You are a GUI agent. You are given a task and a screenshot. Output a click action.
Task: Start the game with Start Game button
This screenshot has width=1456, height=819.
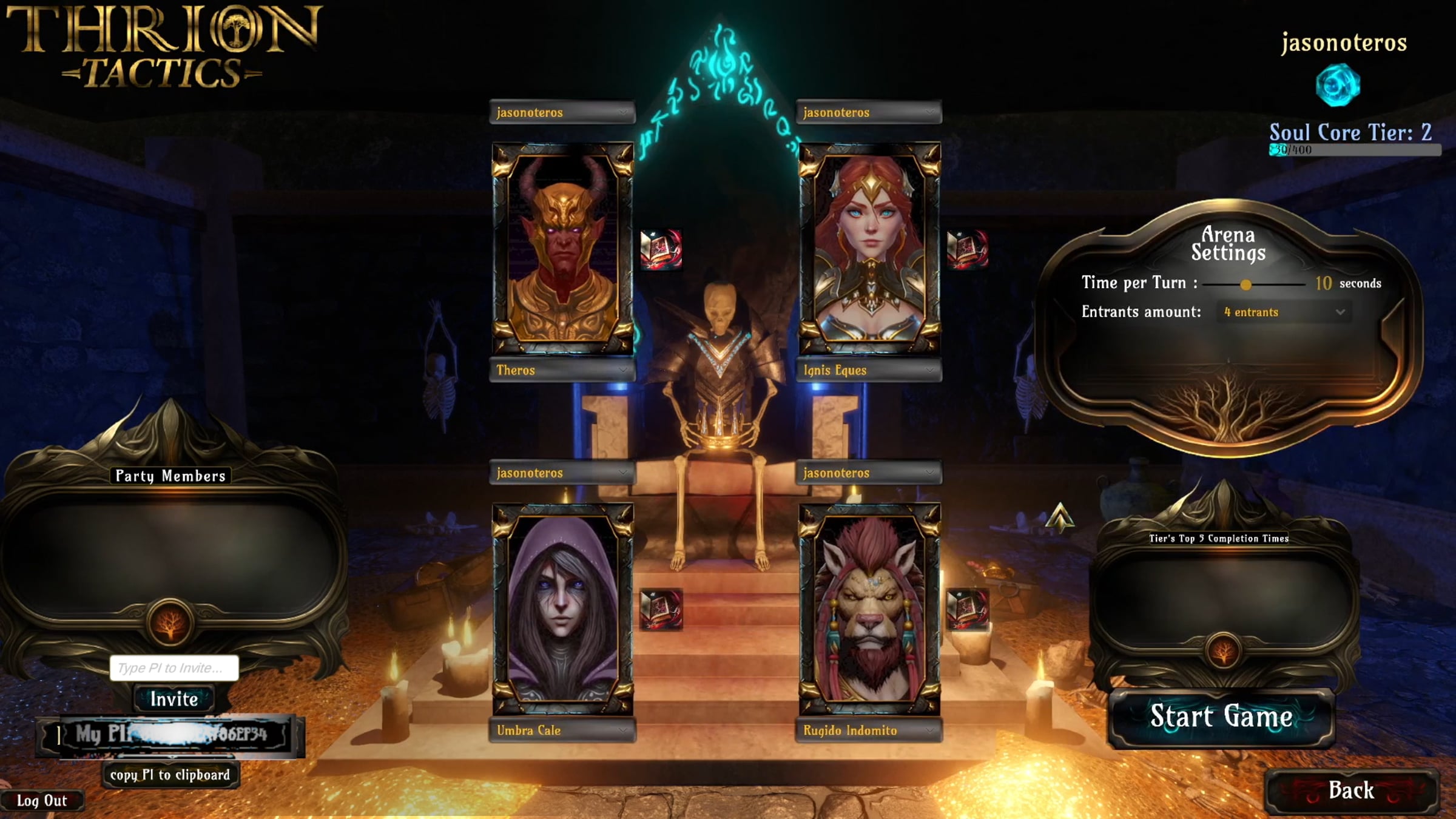click(x=1221, y=716)
